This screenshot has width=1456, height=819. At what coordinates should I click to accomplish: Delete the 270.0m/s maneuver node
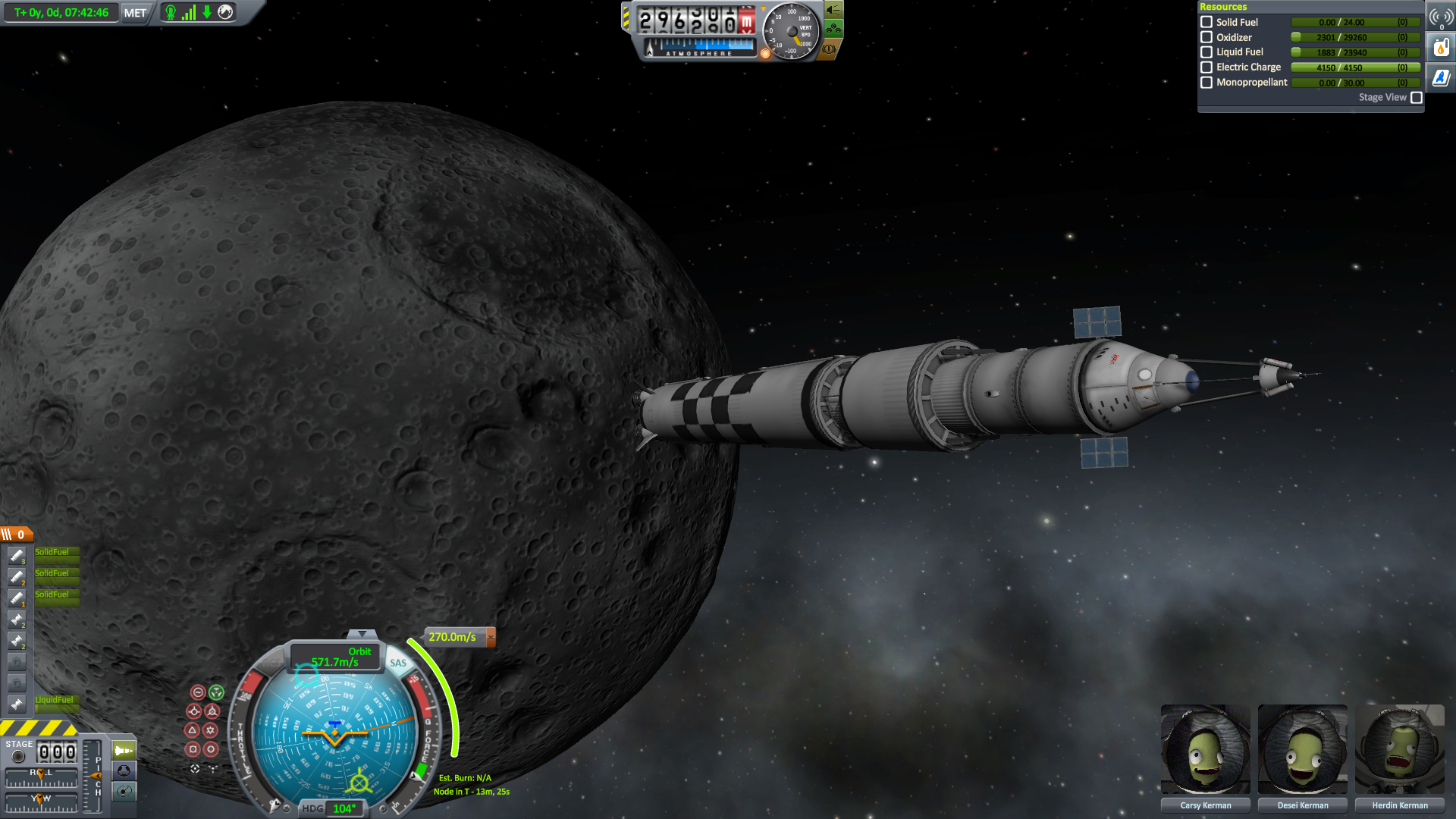(491, 637)
